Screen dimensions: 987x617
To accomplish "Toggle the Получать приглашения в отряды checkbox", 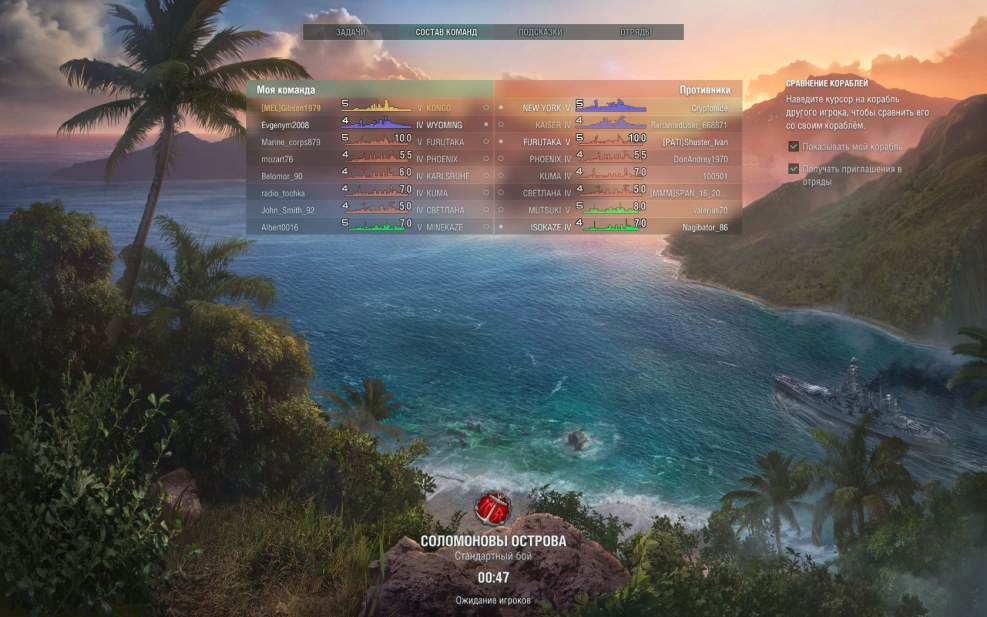I will coord(794,169).
